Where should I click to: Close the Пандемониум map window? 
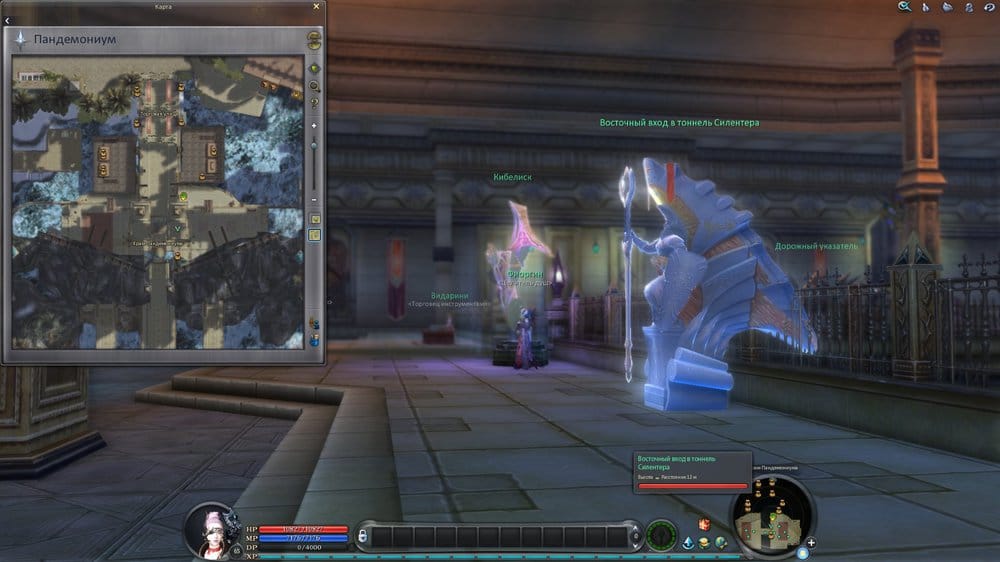pos(317,6)
